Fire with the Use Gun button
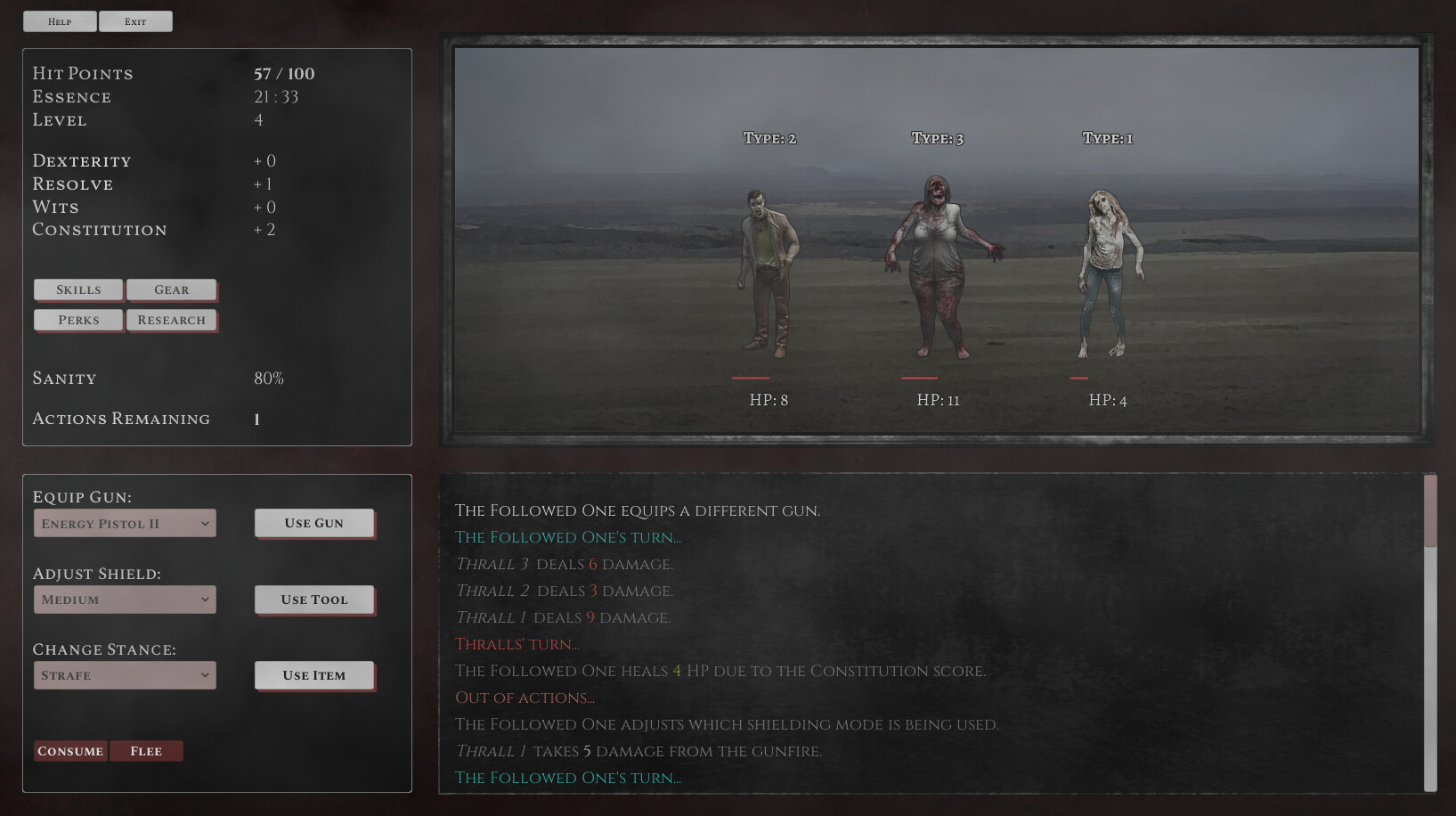Viewport: 1456px width, 816px height. tap(313, 523)
